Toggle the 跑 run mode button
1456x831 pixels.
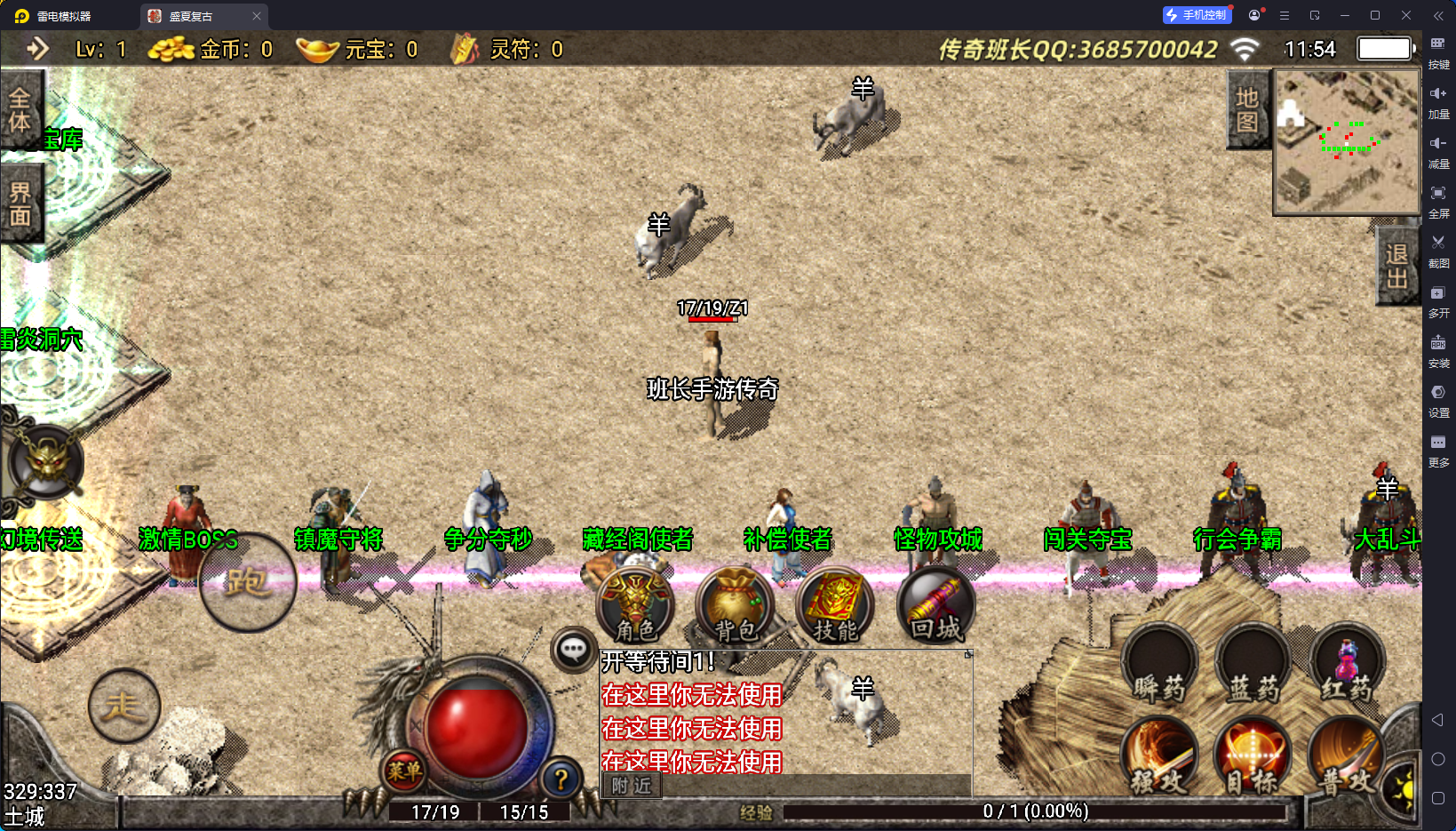pyautogui.click(x=247, y=582)
